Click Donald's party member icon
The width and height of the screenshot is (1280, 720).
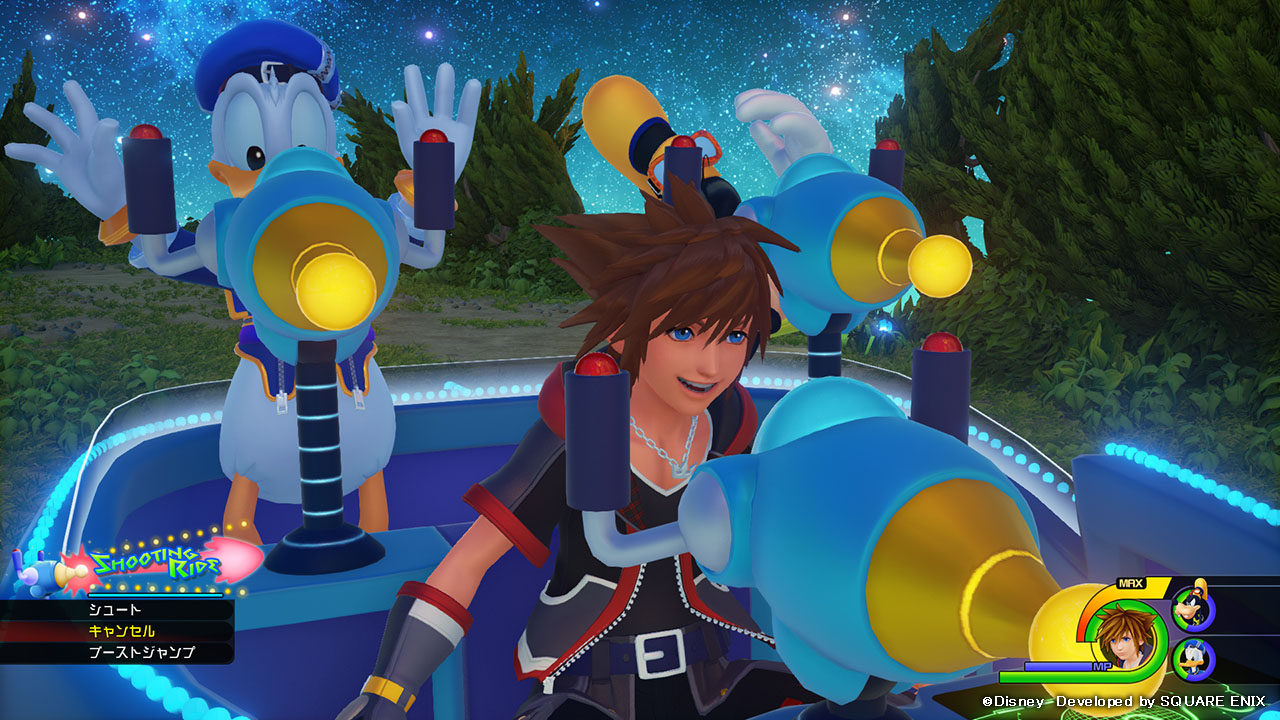[x=1193, y=660]
